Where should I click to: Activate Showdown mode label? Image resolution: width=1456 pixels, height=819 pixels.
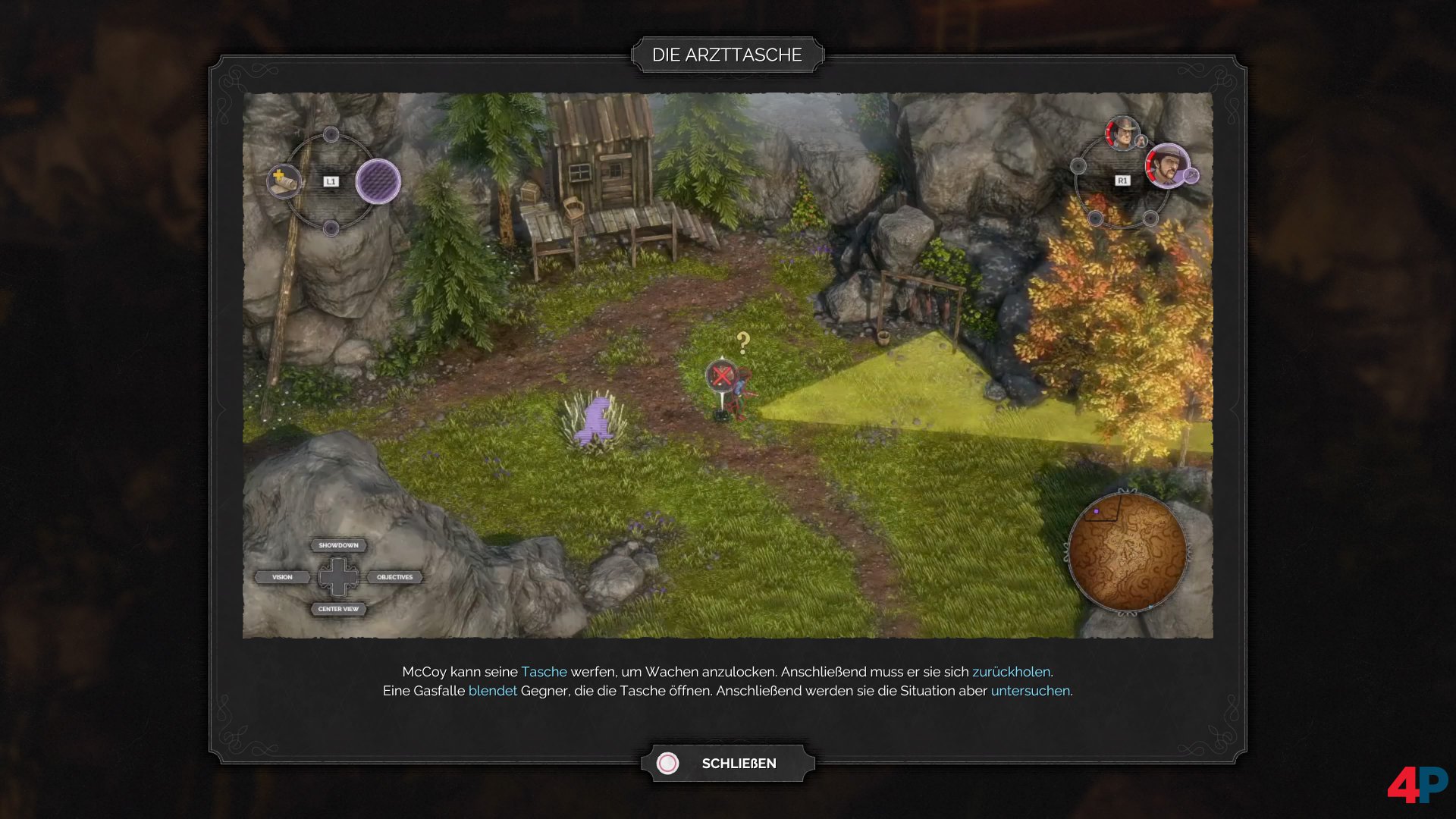[338, 545]
